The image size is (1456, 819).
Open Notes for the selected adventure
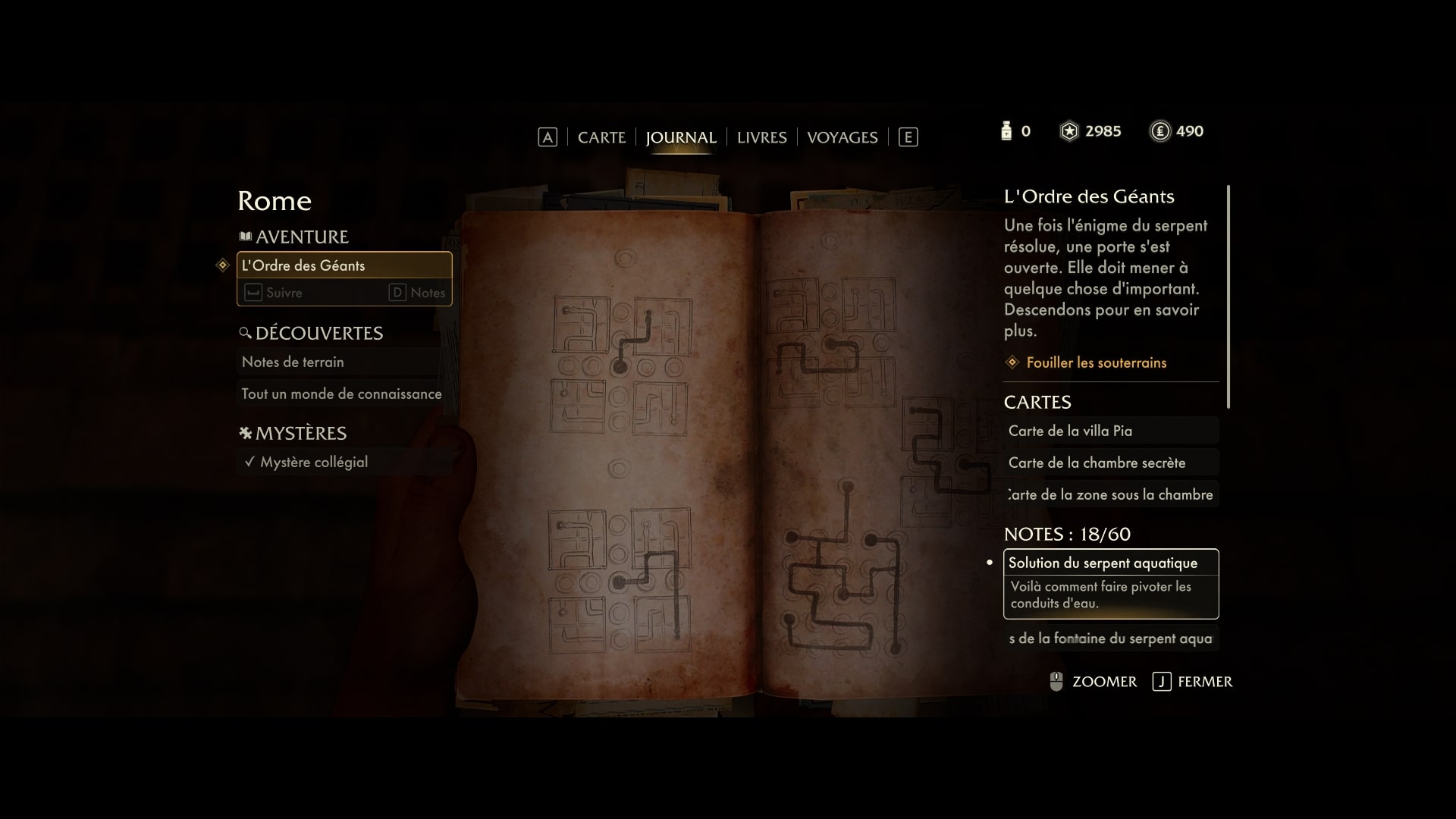pos(418,293)
